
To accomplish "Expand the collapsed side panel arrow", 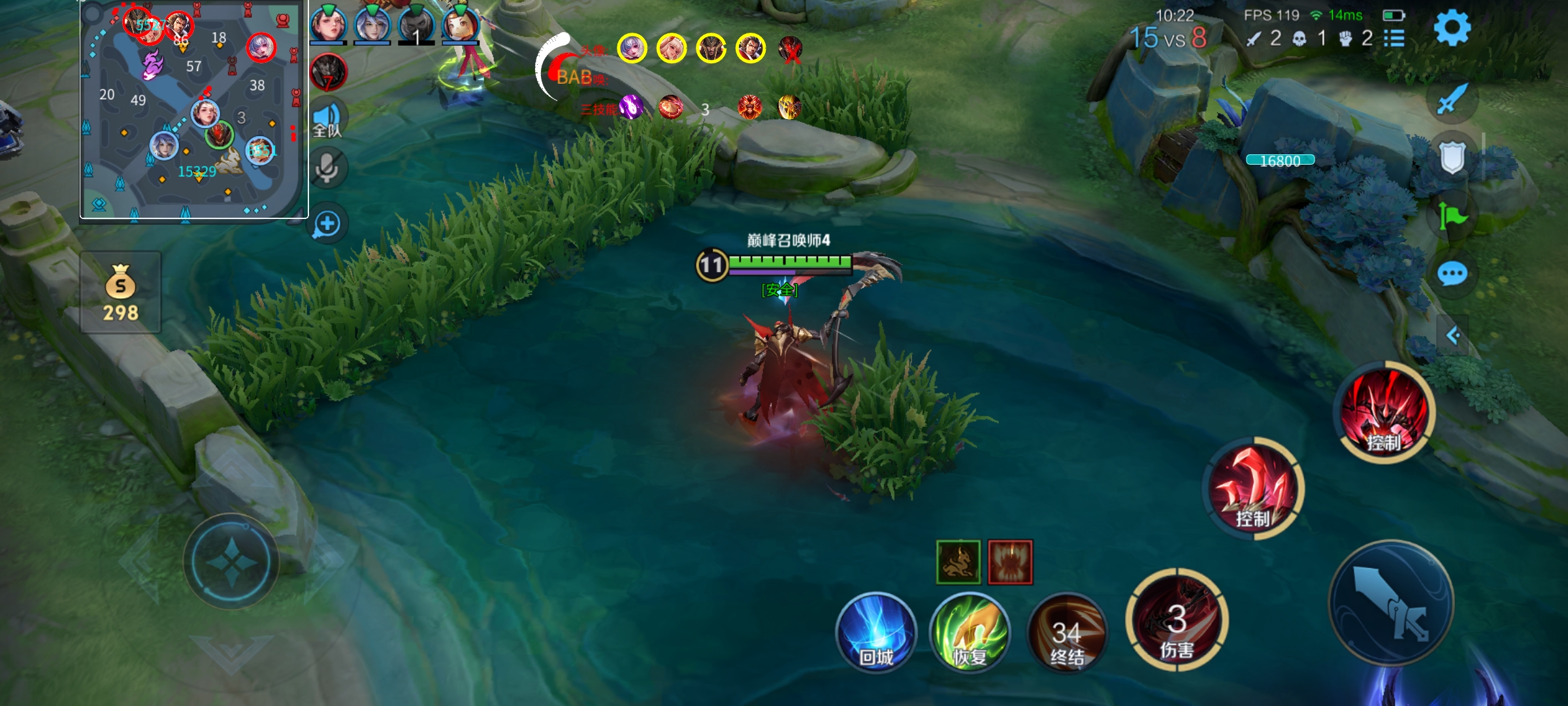I will tap(1453, 336).
